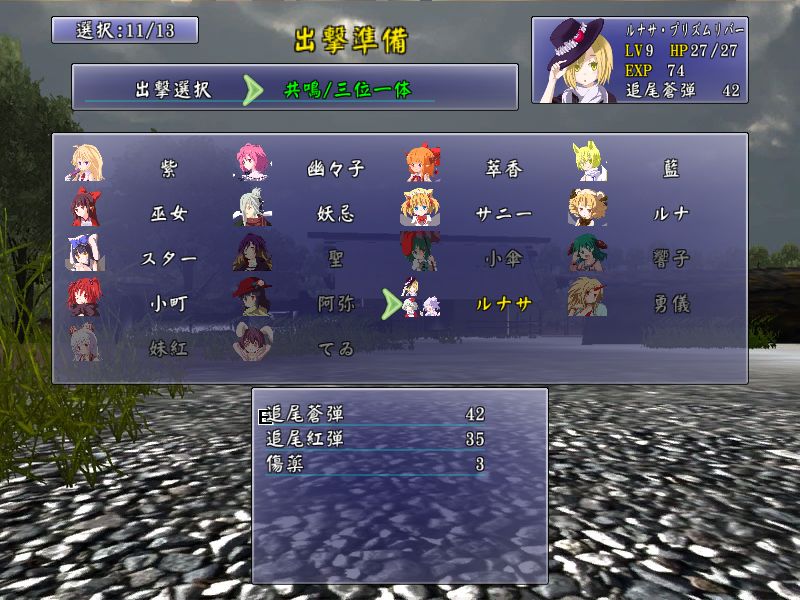Choose 小町 in the roster
Screen dimensions: 800x600
(x=167, y=303)
